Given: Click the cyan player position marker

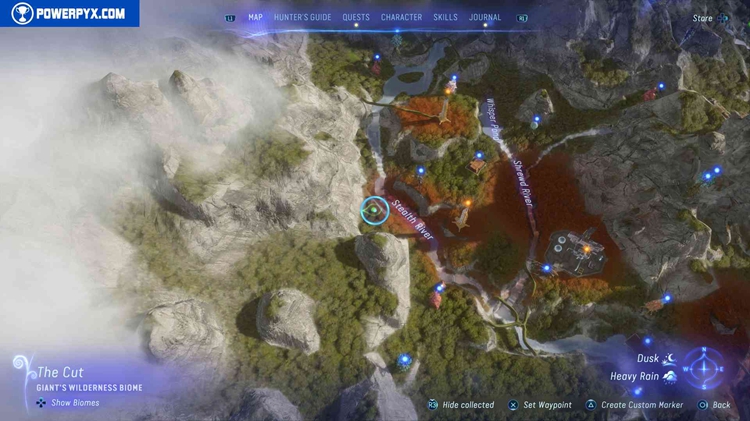Looking at the screenshot, I should 374,211.
